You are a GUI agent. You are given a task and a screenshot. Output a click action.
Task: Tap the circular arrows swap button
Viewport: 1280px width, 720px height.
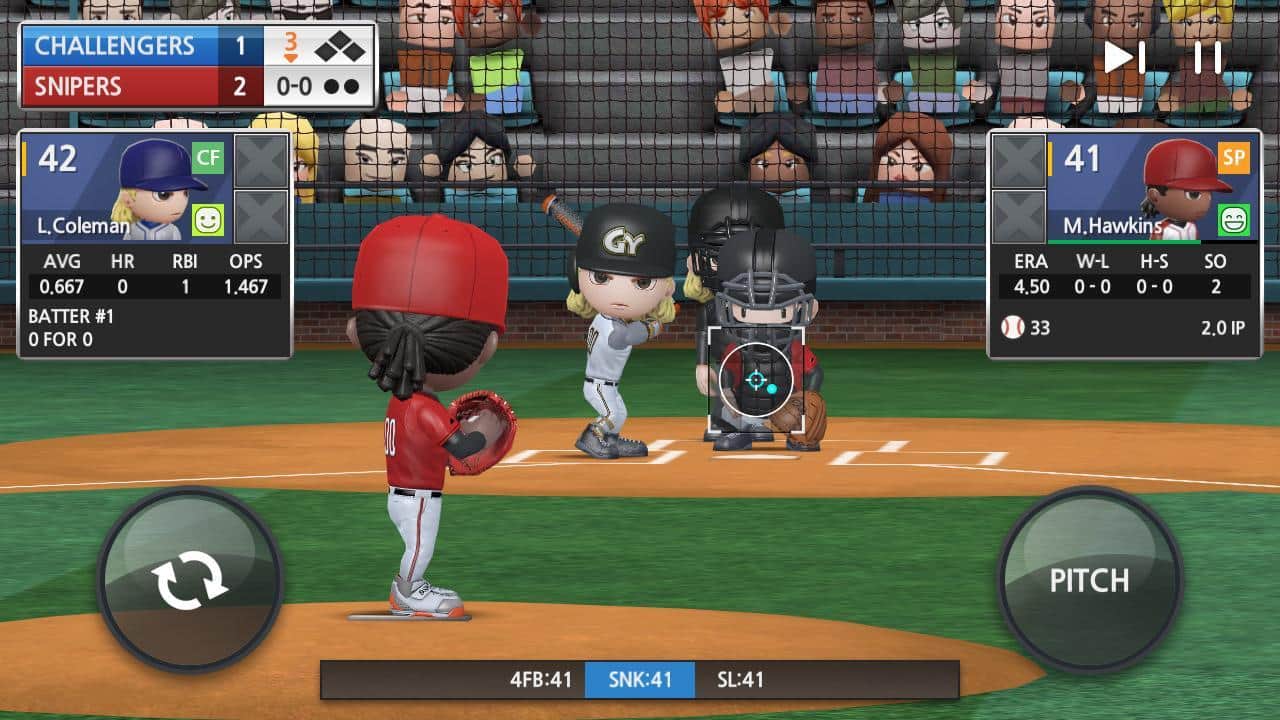click(189, 580)
